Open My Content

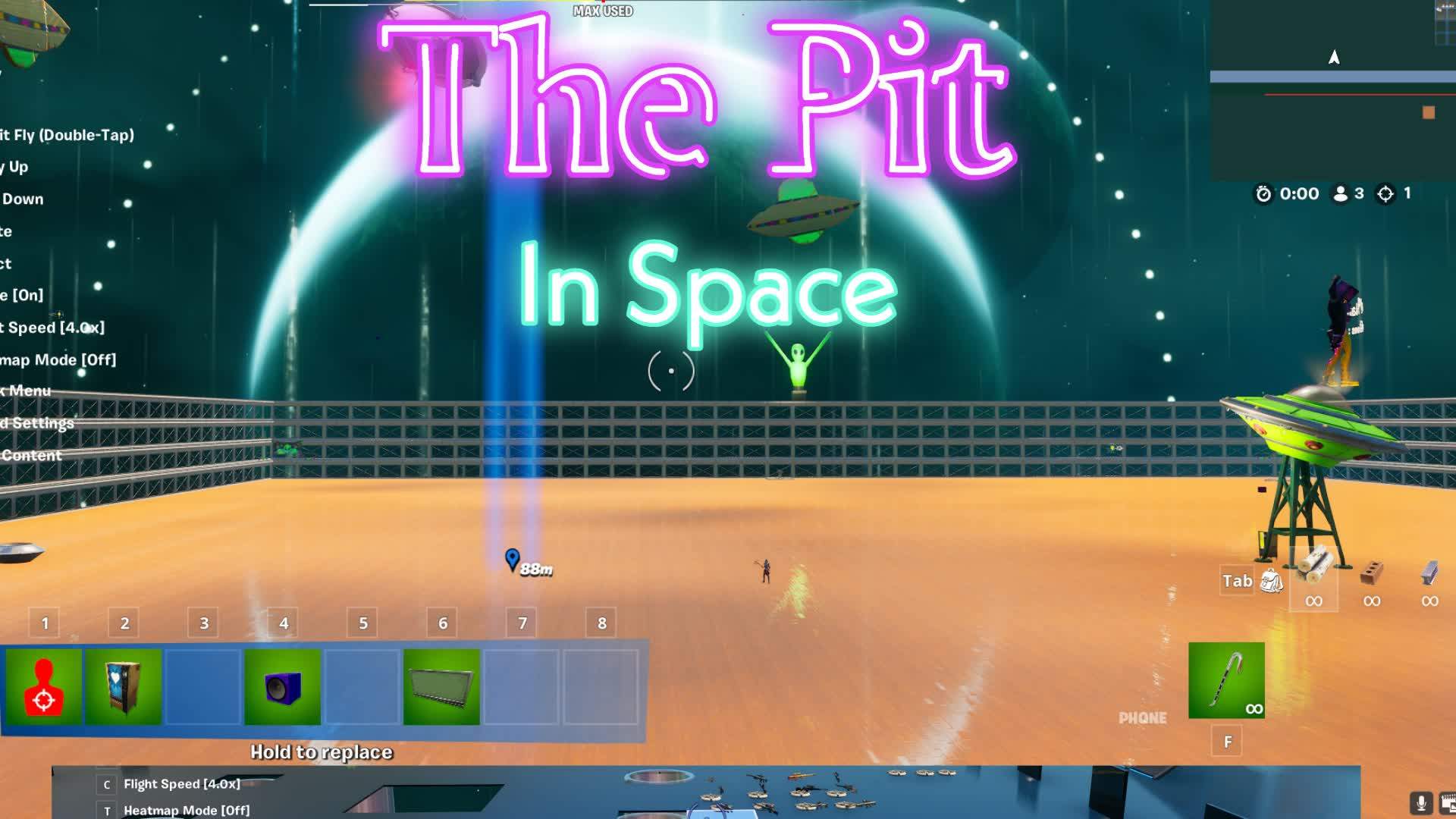click(30, 455)
